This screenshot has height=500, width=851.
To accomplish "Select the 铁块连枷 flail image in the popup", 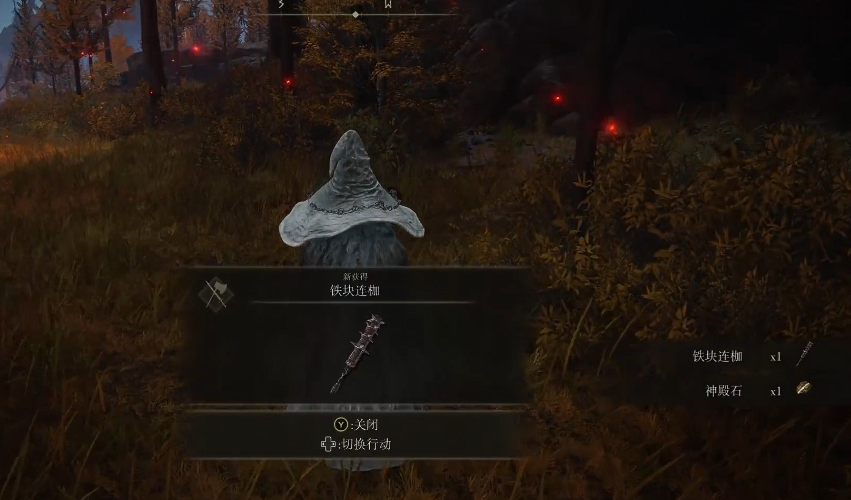I will (357, 353).
